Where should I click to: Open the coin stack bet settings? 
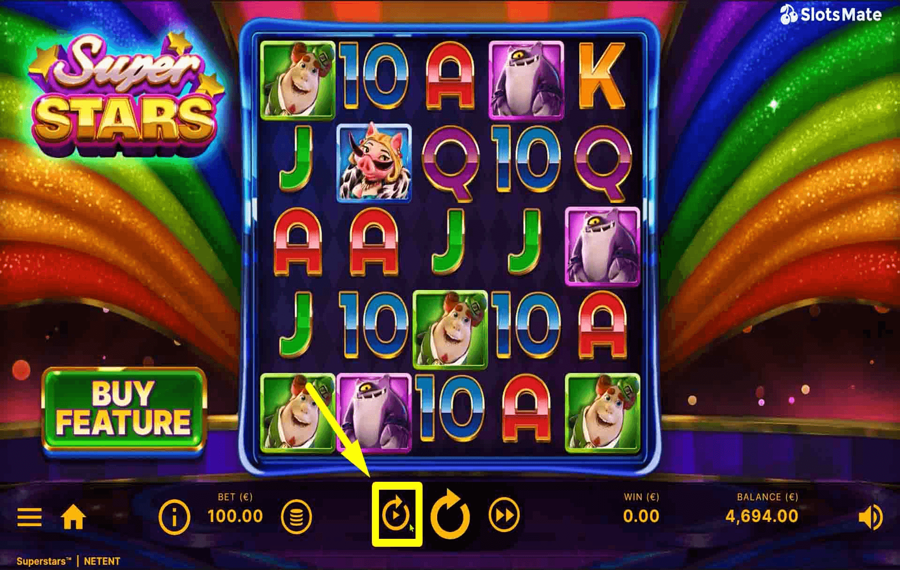click(x=296, y=517)
